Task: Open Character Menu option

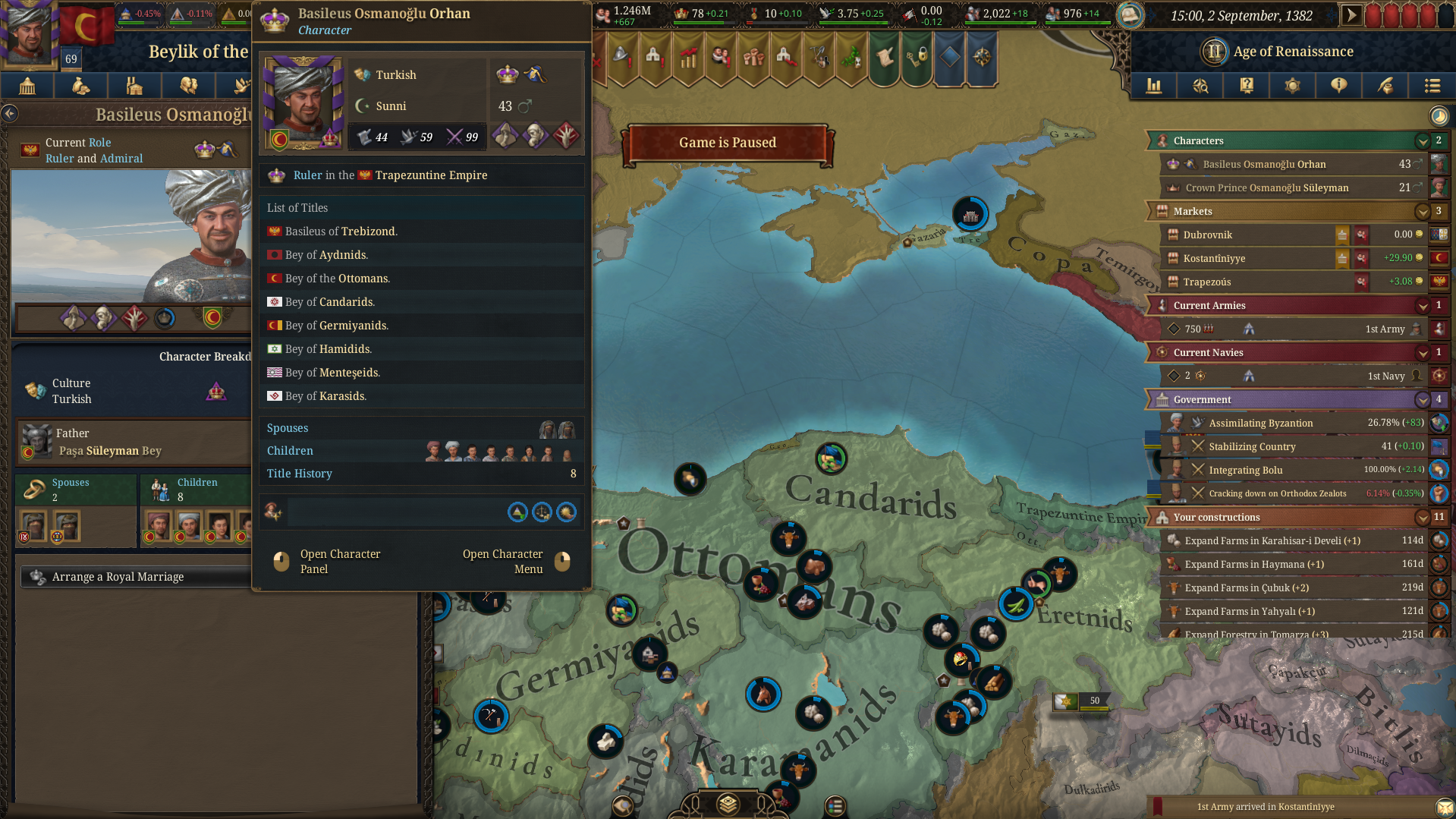Action: click(502, 562)
